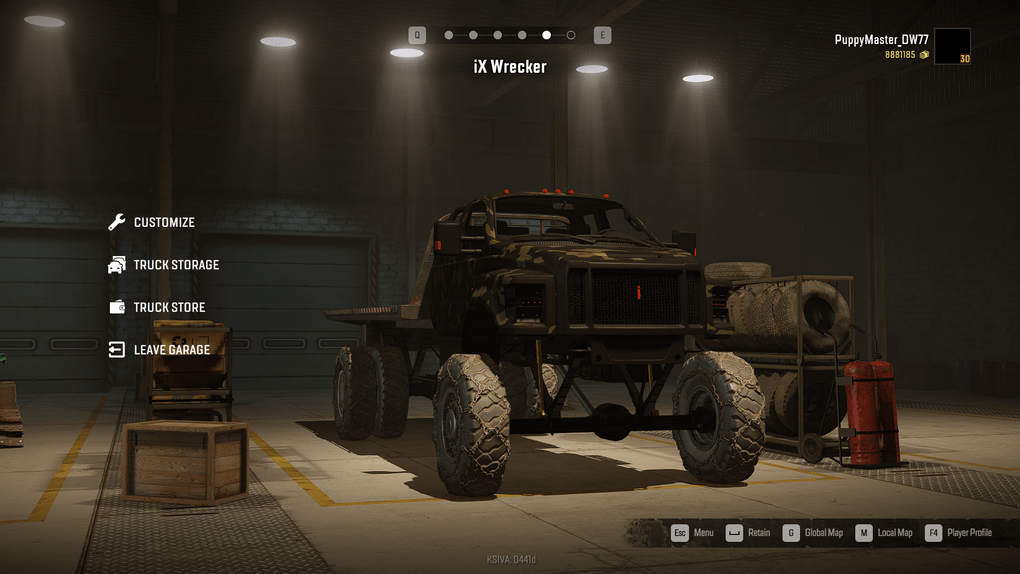Click the PuppyMaster_DW77 profile avatar
This screenshot has width=1020, height=574.
click(952, 46)
